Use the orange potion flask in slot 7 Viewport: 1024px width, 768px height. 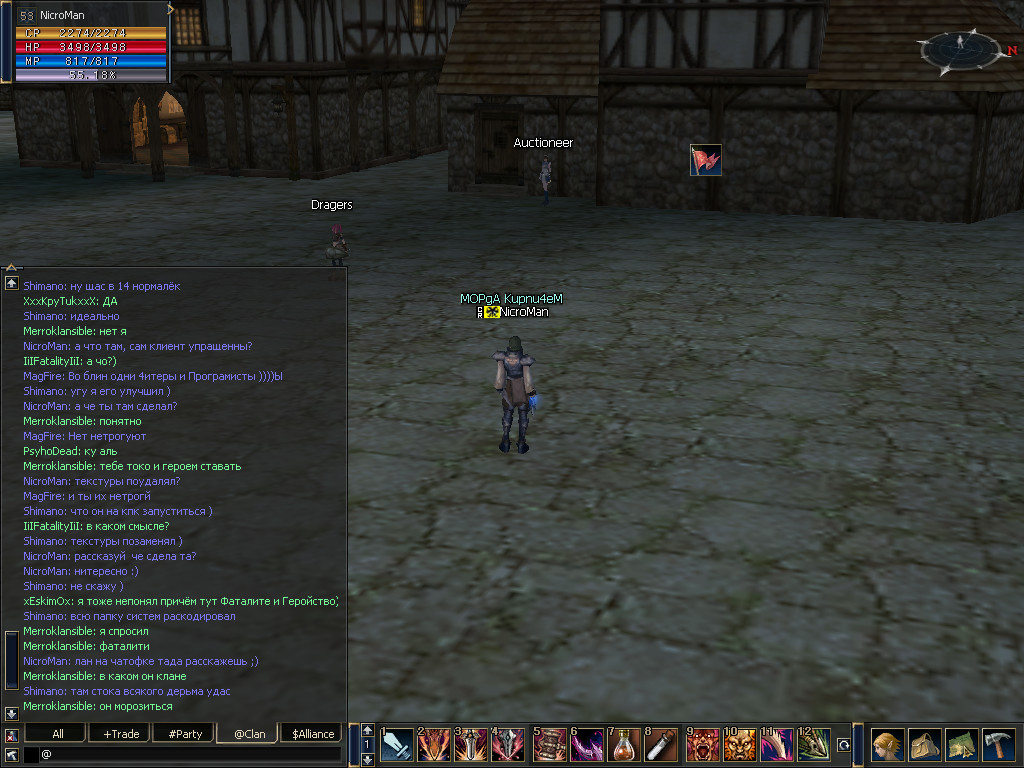pyautogui.click(x=624, y=745)
